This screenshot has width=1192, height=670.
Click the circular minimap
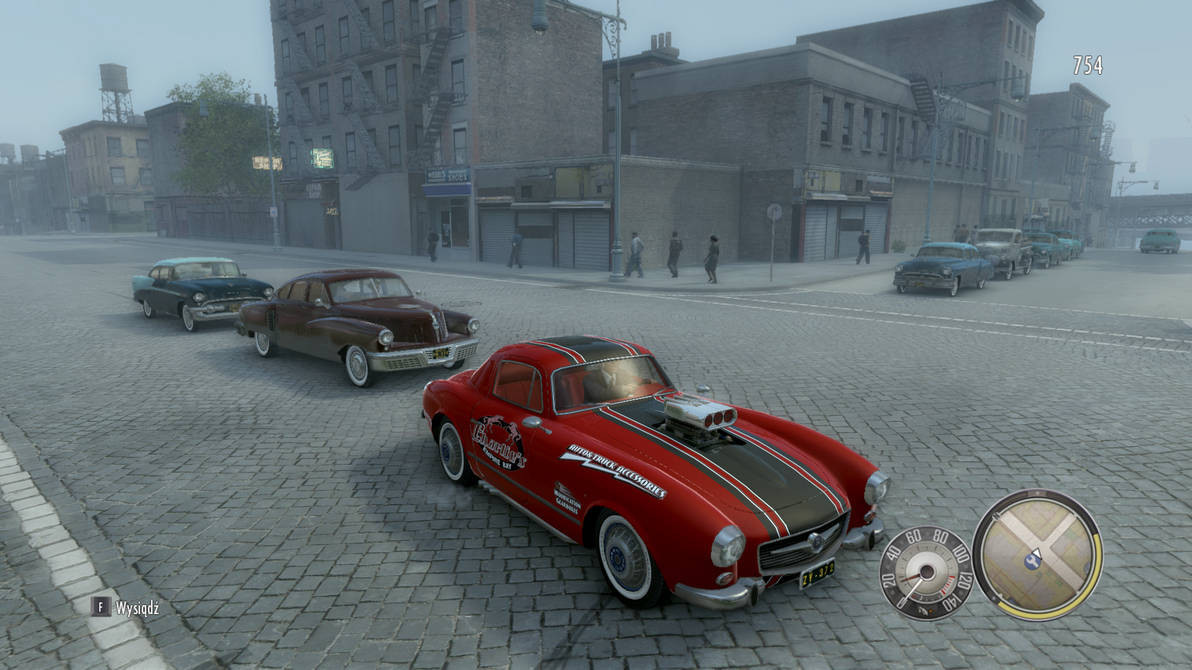pos(1036,554)
